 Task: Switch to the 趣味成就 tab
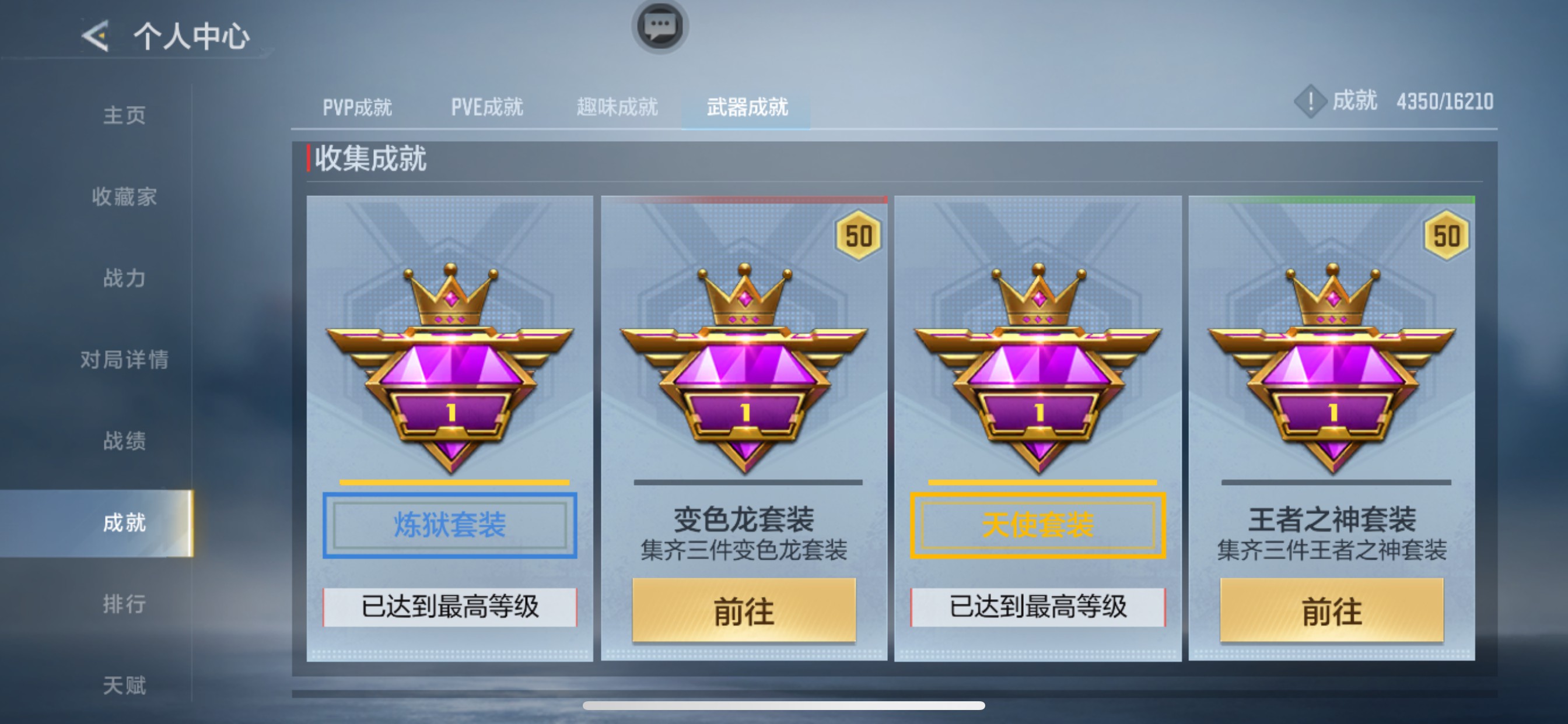616,107
